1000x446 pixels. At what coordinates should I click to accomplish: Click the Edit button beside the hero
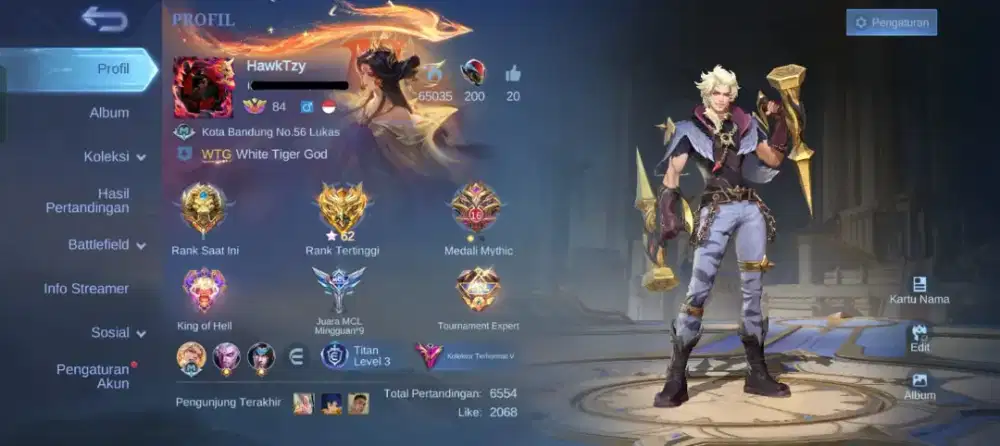coord(919,337)
